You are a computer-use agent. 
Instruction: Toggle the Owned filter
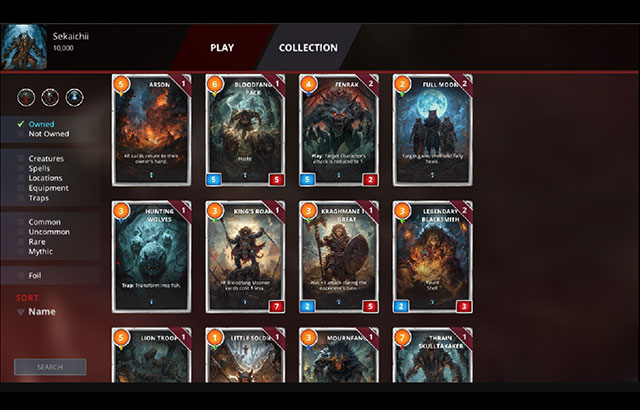[42, 124]
